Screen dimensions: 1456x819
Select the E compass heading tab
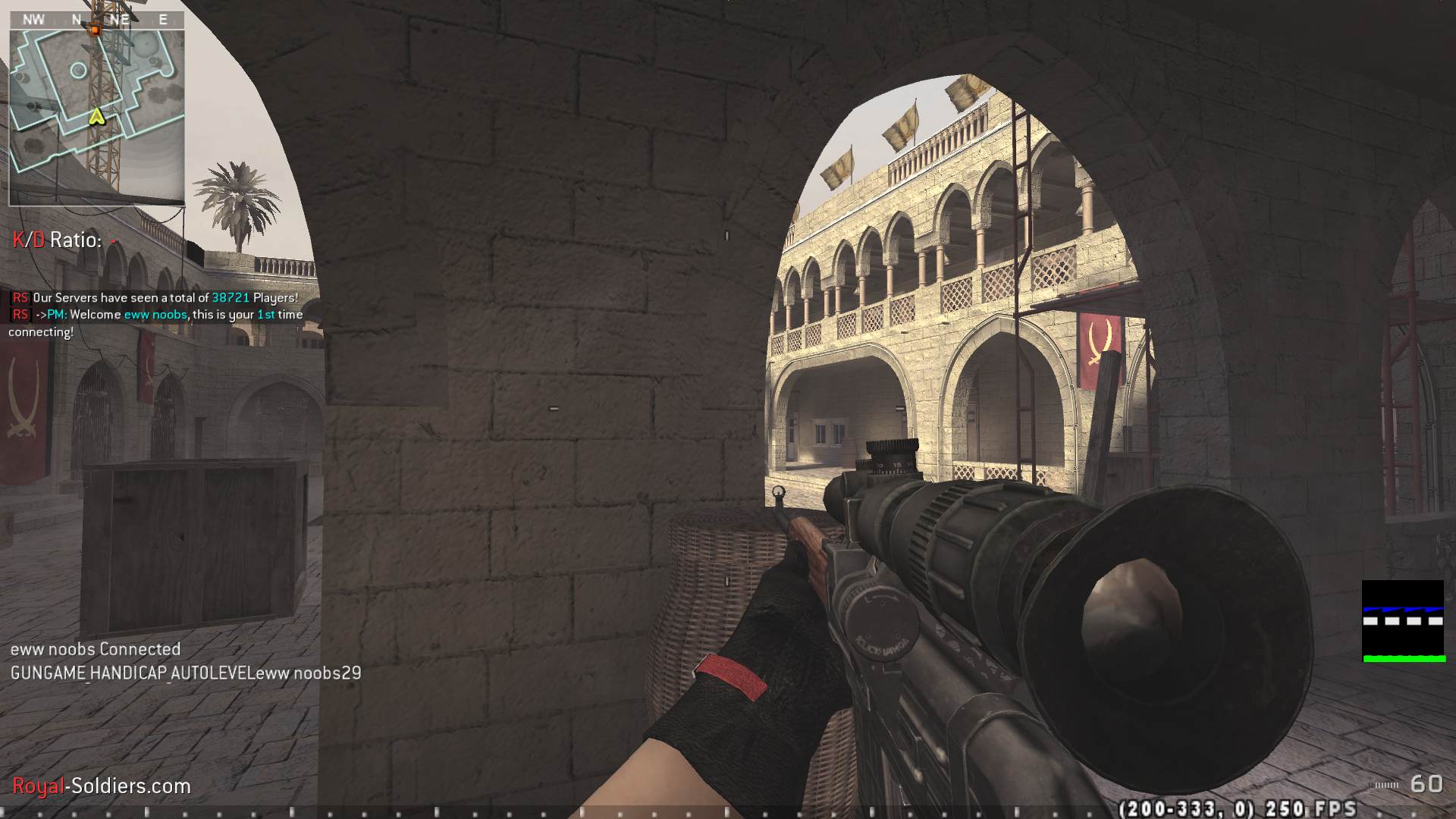[162, 20]
